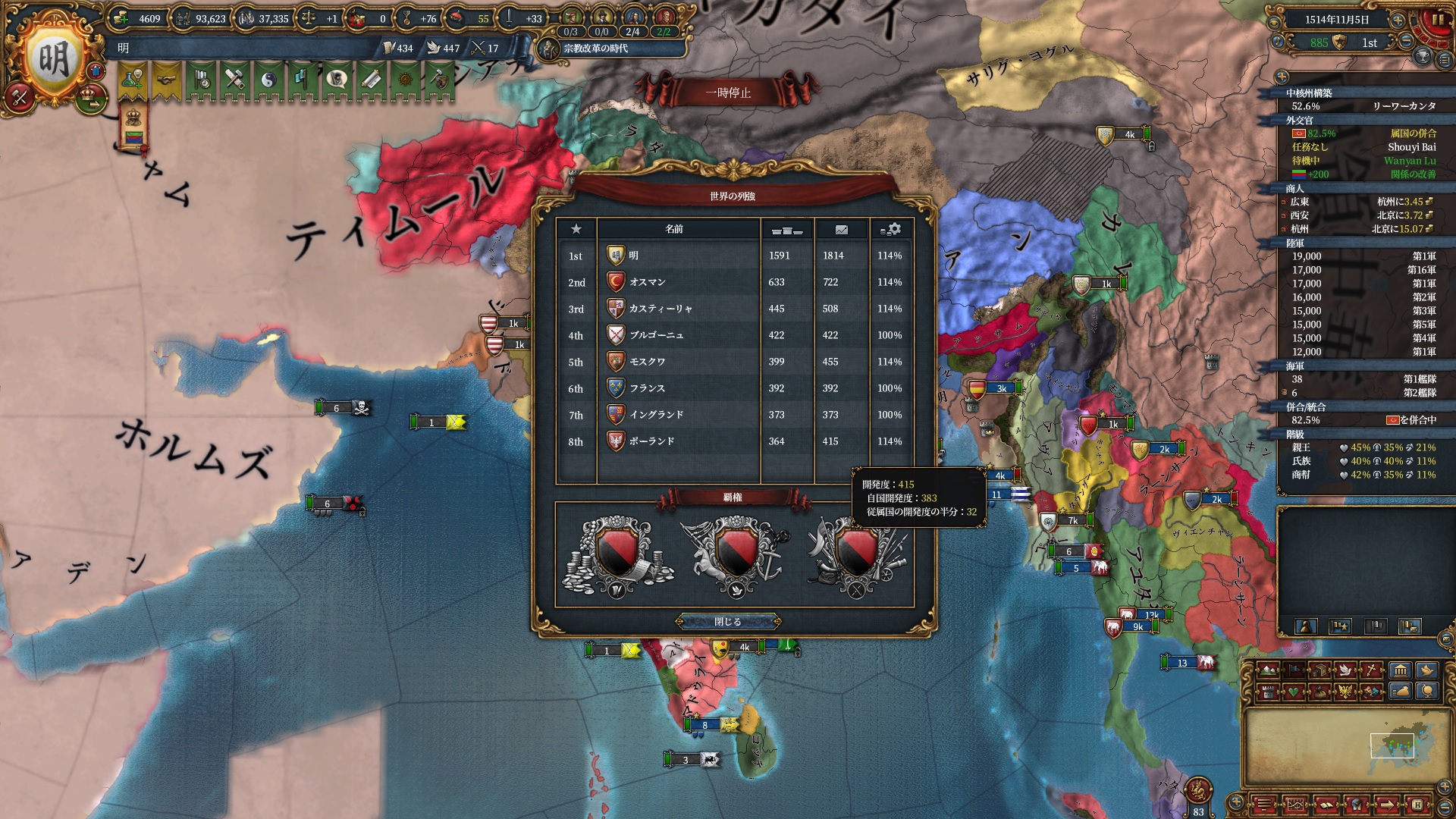Open the military hegemony shield with swords
Viewport: 1456px width, 819px height.
click(x=856, y=554)
